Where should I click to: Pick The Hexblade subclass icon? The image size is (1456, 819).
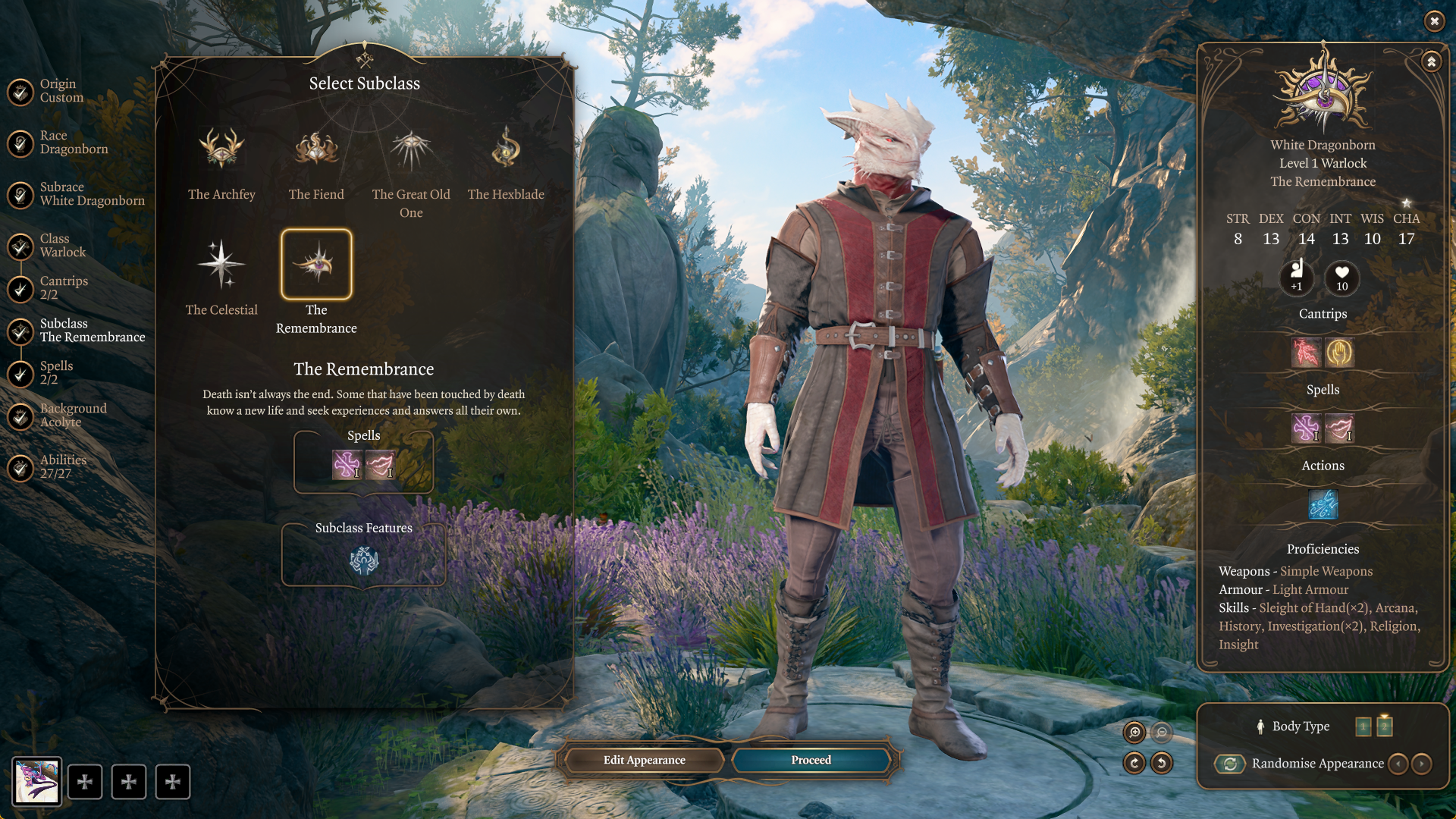pyautogui.click(x=505, y=150)
